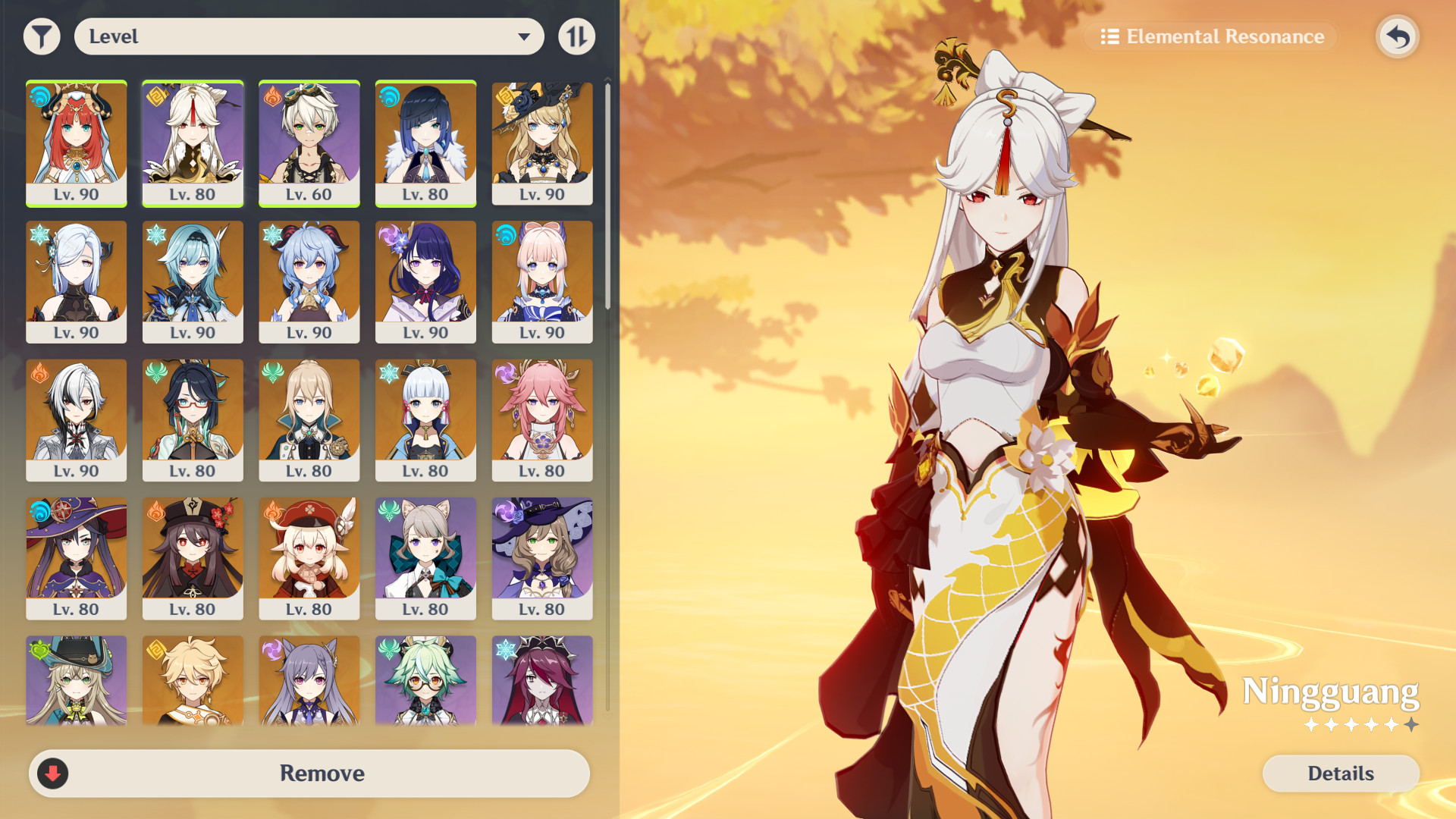Screen dimensions: 1456x819
Task: Select Ganyu's portrait
Action: coord(309,277)
